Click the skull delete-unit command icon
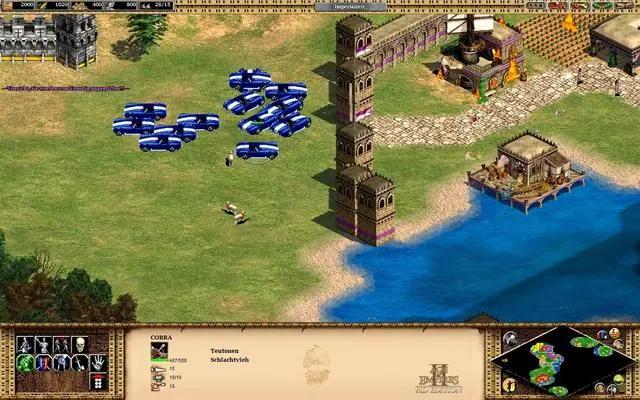This screenshot has width=640, height=400. click(x=78, y=345)
